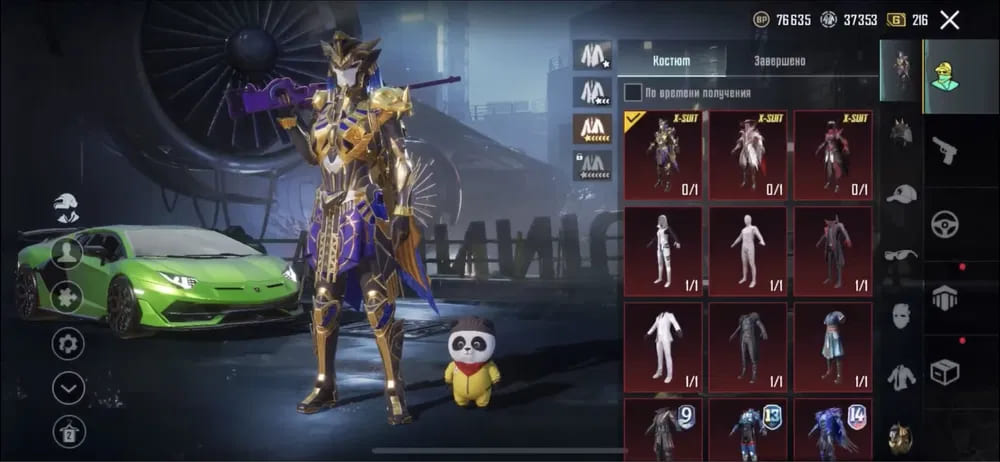The height and width of the screenshot is (462, 1000).
Task: Switch to the Костюм tab
Action: point(671,61)
